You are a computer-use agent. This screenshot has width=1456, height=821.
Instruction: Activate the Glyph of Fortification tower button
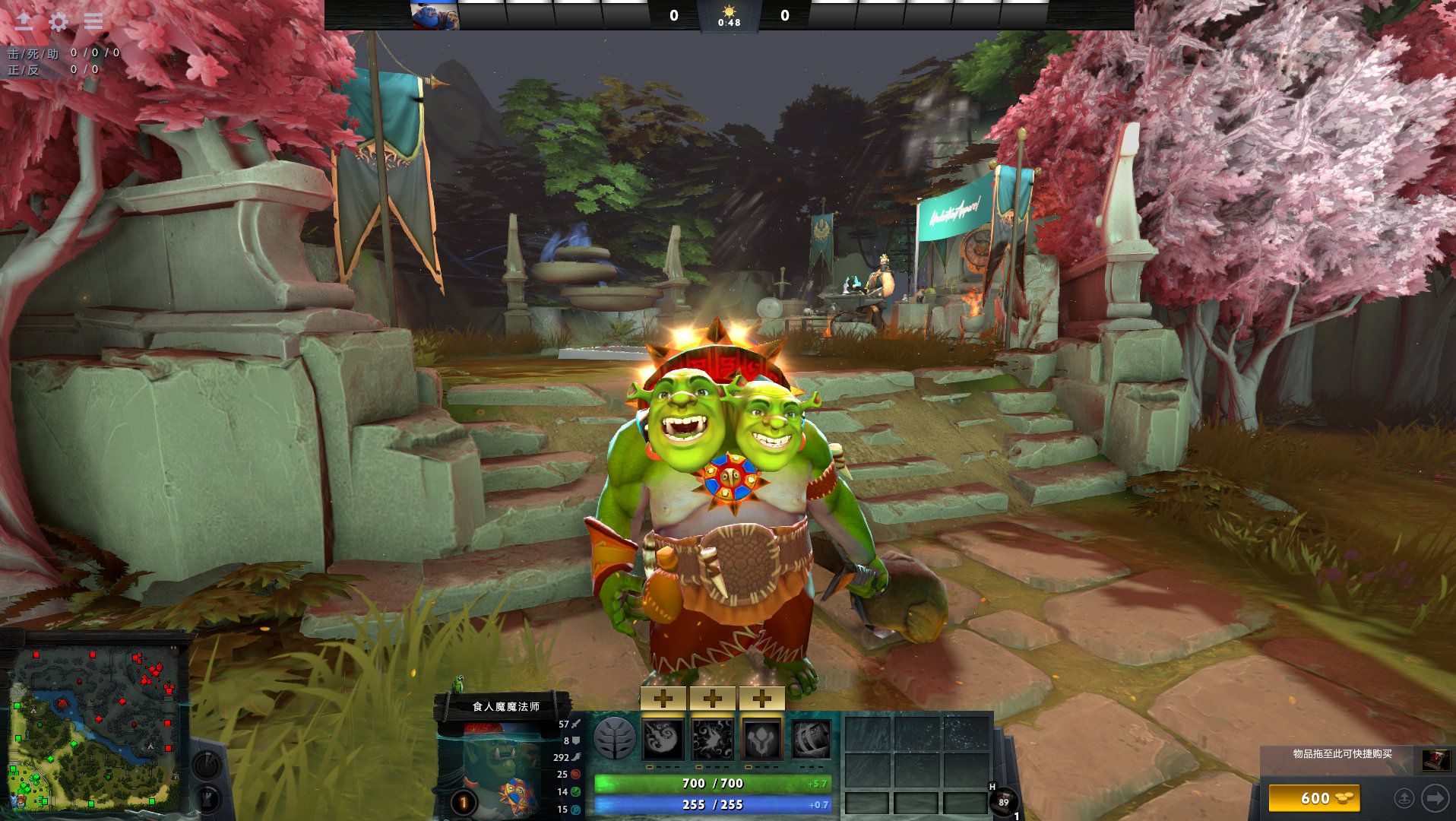pos(207,799)
